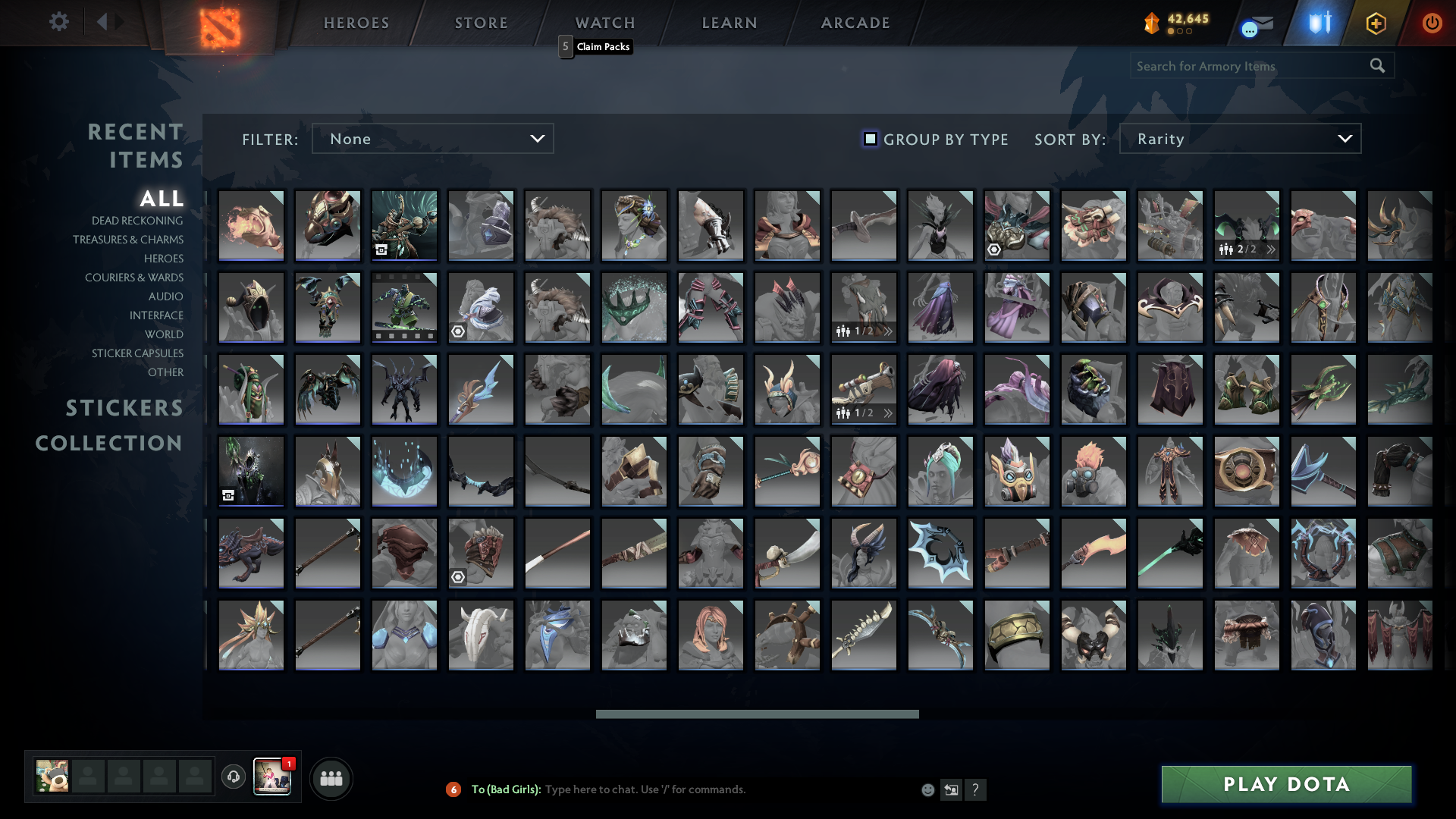The height and width of the screenshot is (819, 1456).
Task: Expand the 2/2 bundle chevron on item
Action: pyautogui.click(x=1270, y=248)
